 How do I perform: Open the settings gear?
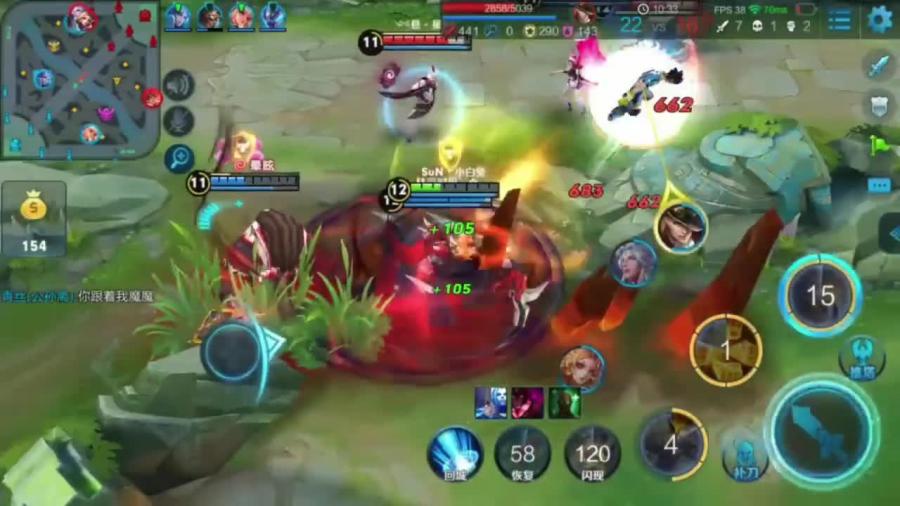[x=879, y=19]
